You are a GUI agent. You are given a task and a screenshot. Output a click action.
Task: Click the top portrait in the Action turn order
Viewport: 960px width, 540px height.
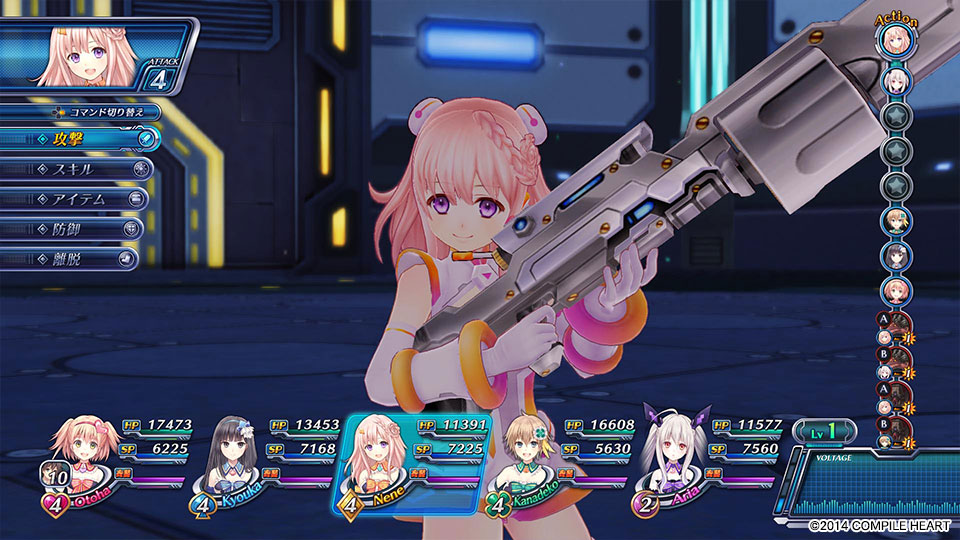point(895,42)
